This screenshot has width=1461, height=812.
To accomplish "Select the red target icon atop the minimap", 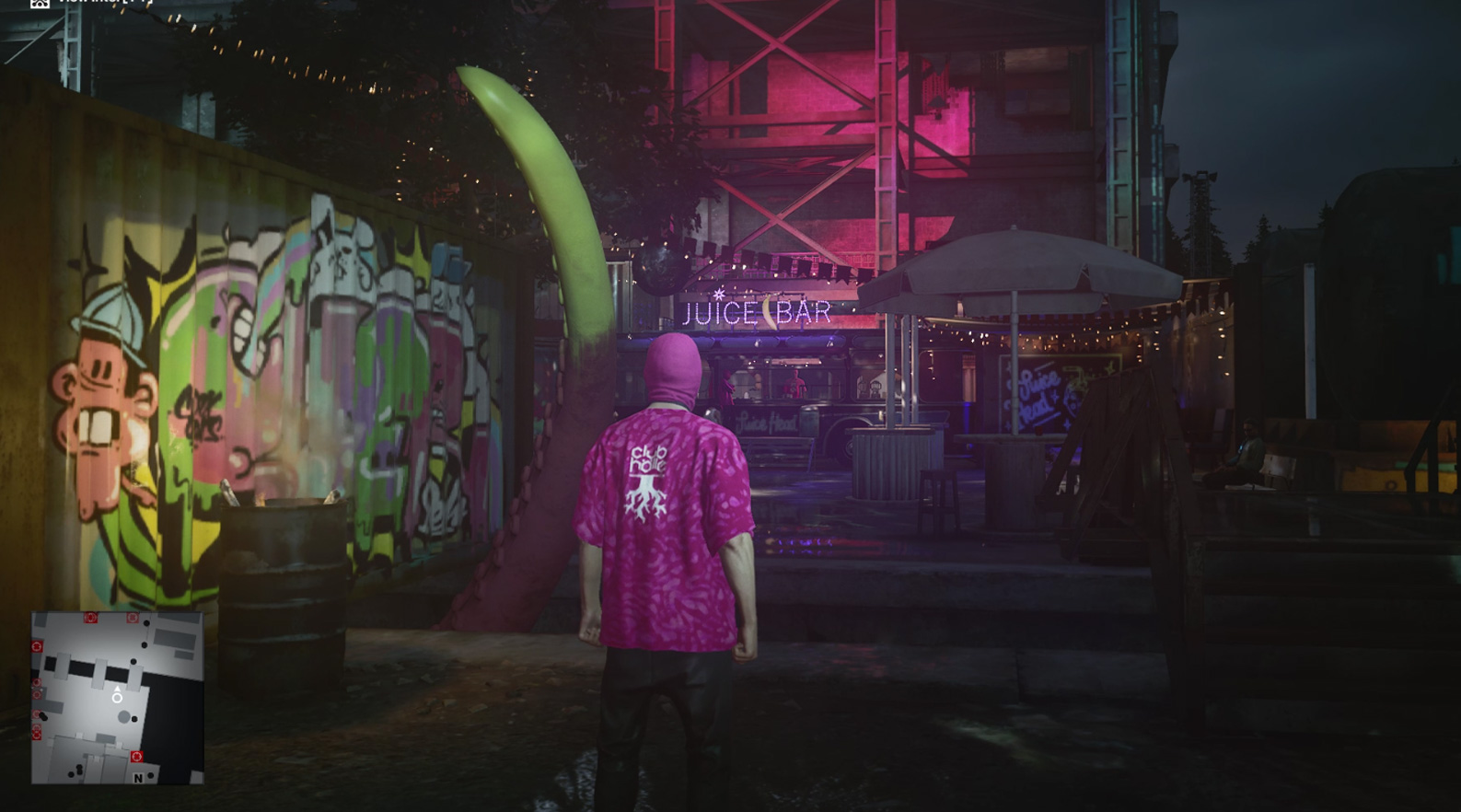I will tap(91, 618).
